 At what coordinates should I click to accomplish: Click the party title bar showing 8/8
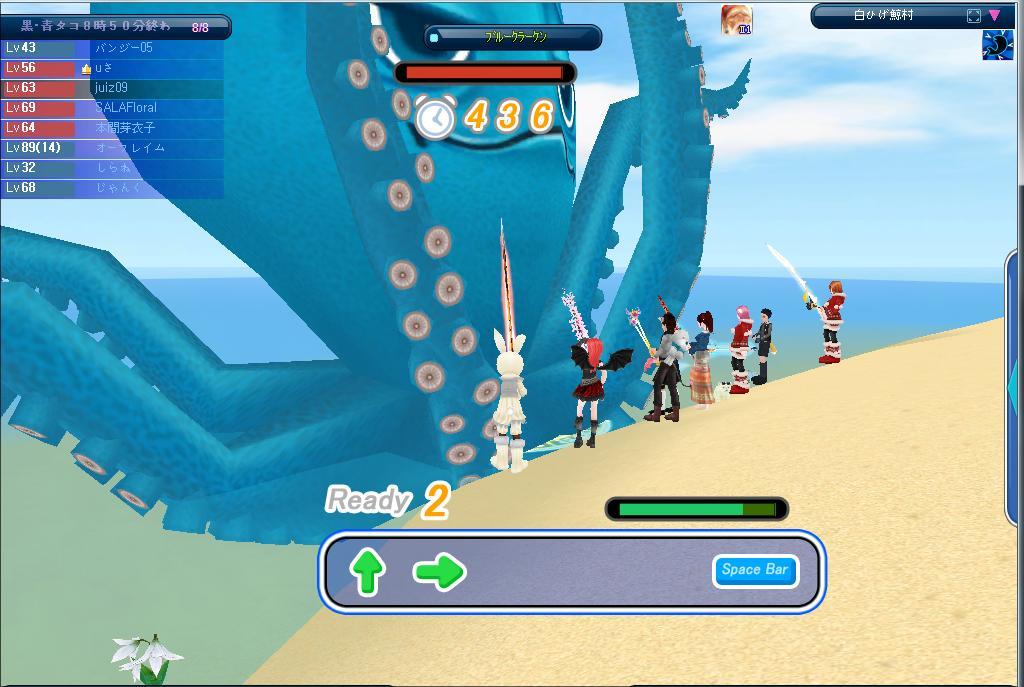[x=116, y=27]
